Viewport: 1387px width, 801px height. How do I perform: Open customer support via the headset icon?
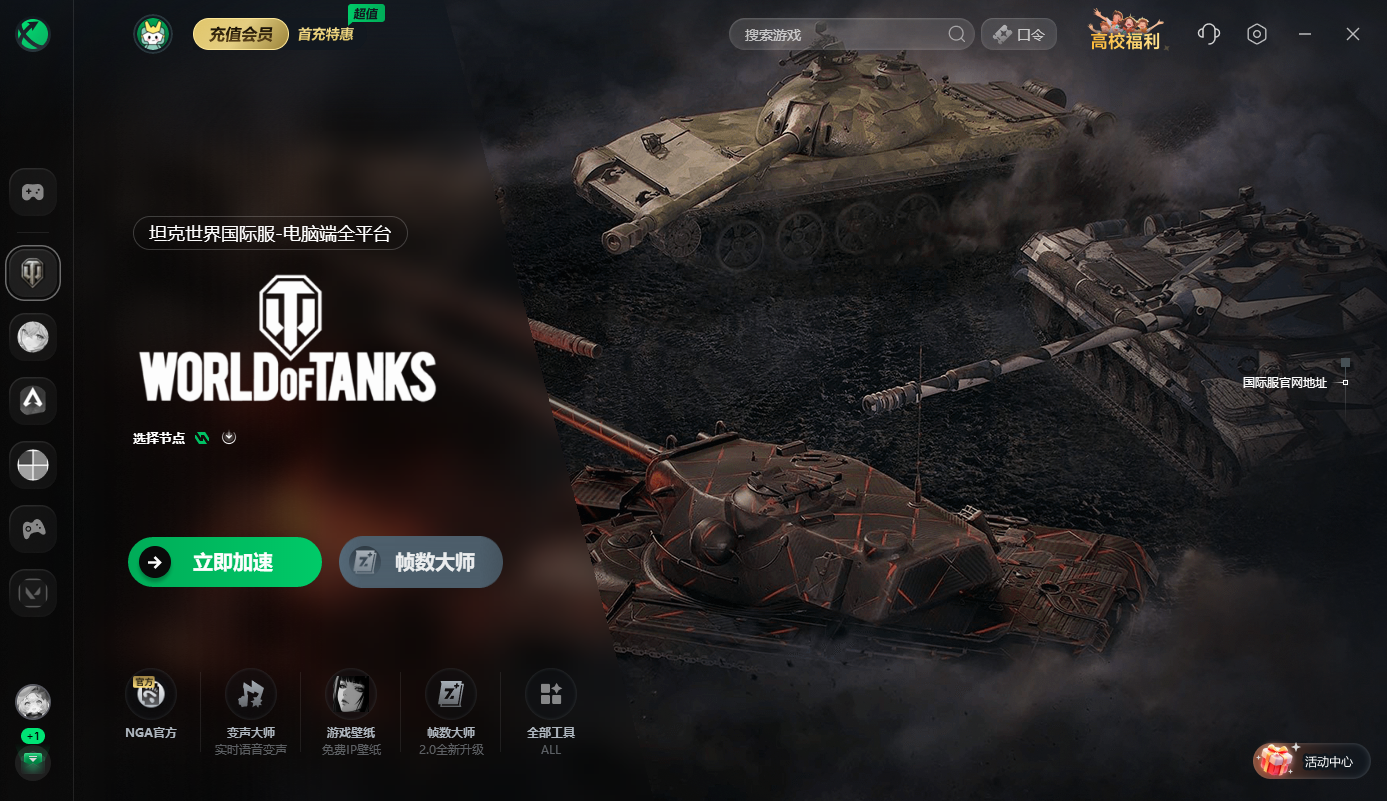click(1208, 34)
